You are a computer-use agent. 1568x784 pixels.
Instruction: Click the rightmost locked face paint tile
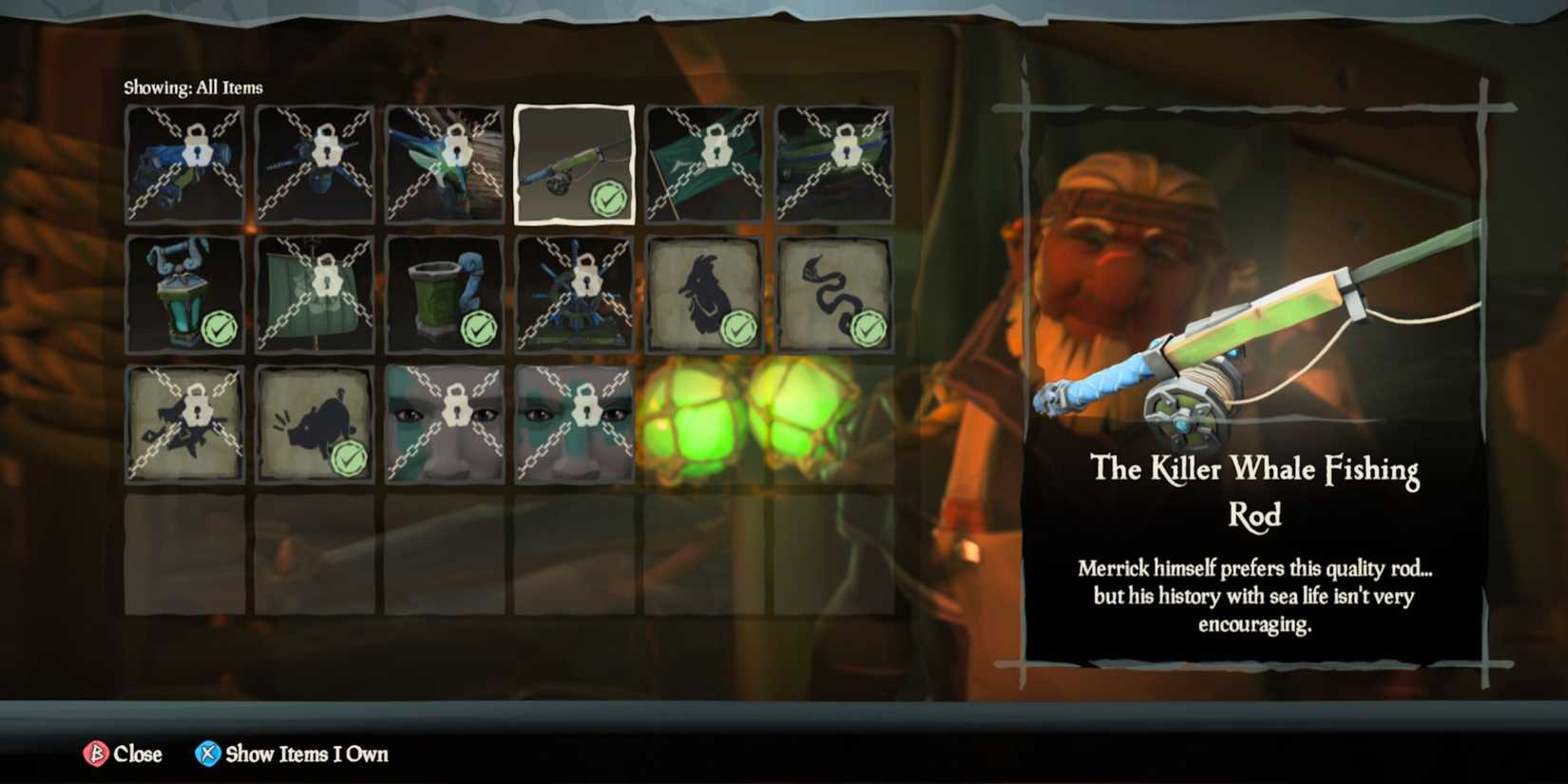click(574, 424)
